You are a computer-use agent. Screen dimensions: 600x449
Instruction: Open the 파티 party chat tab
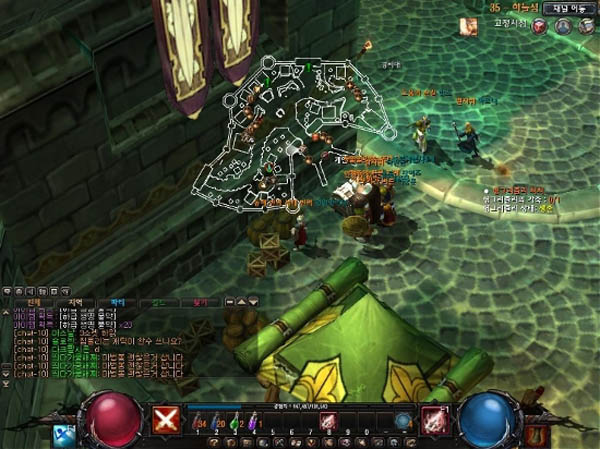[117, 301]
